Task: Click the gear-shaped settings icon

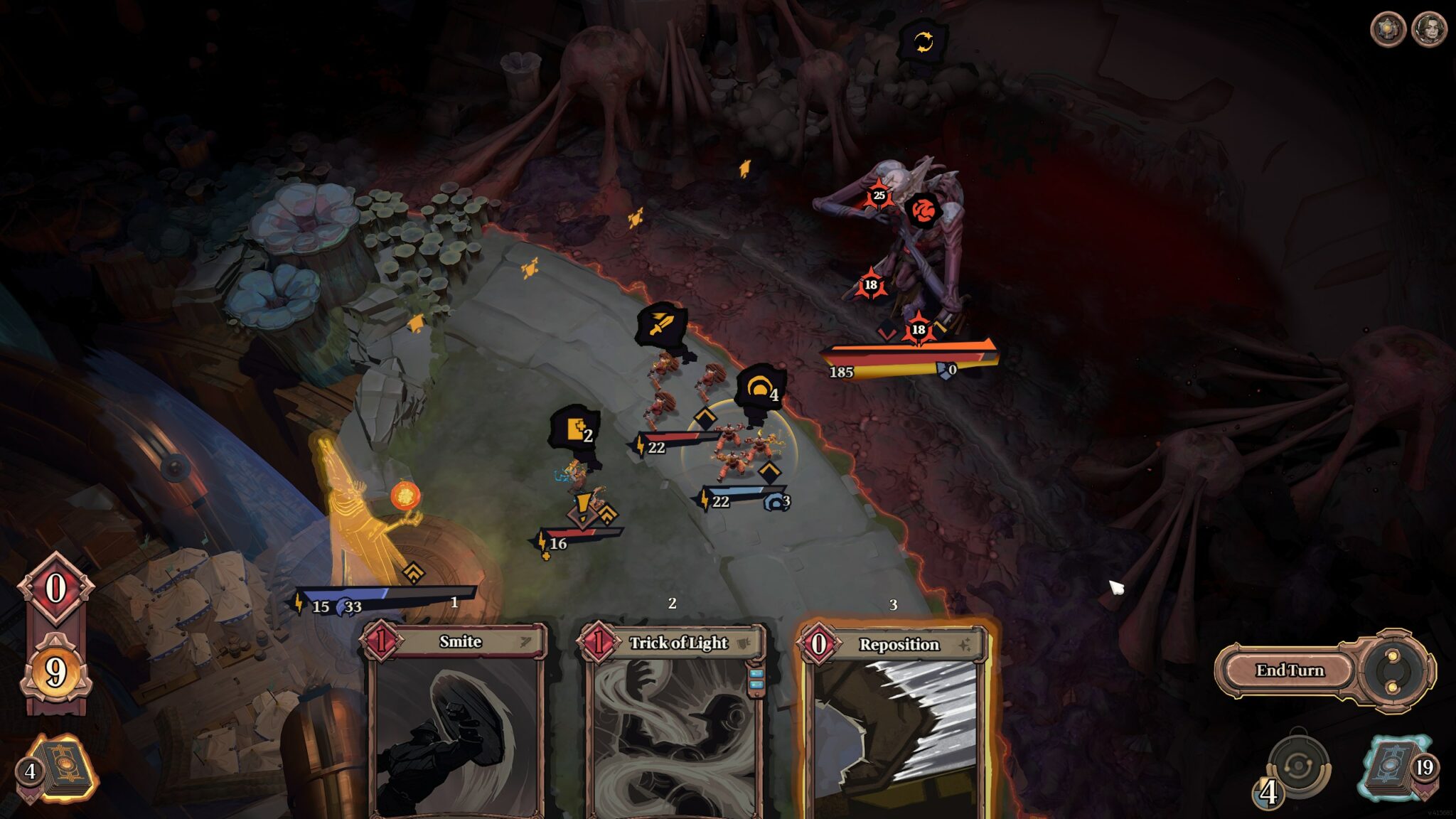Action: (1387, 30)
